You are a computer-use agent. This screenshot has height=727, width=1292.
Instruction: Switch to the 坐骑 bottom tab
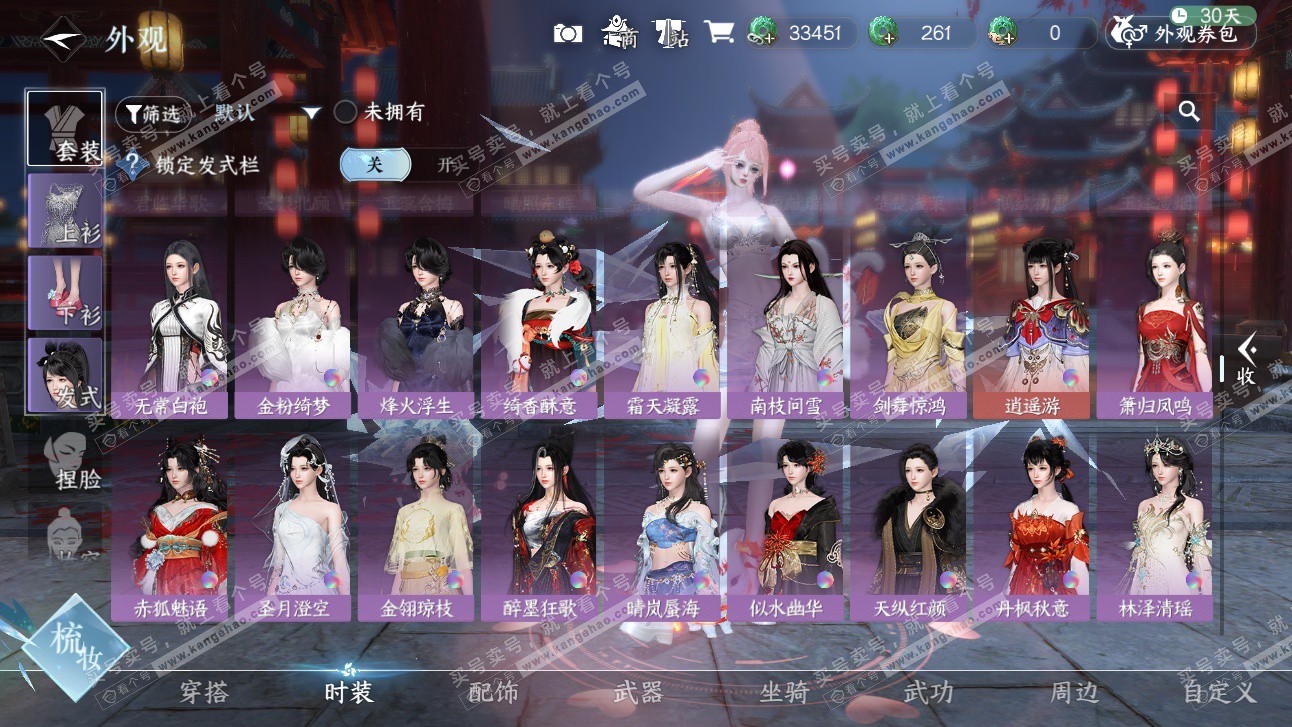coord(784,691)
